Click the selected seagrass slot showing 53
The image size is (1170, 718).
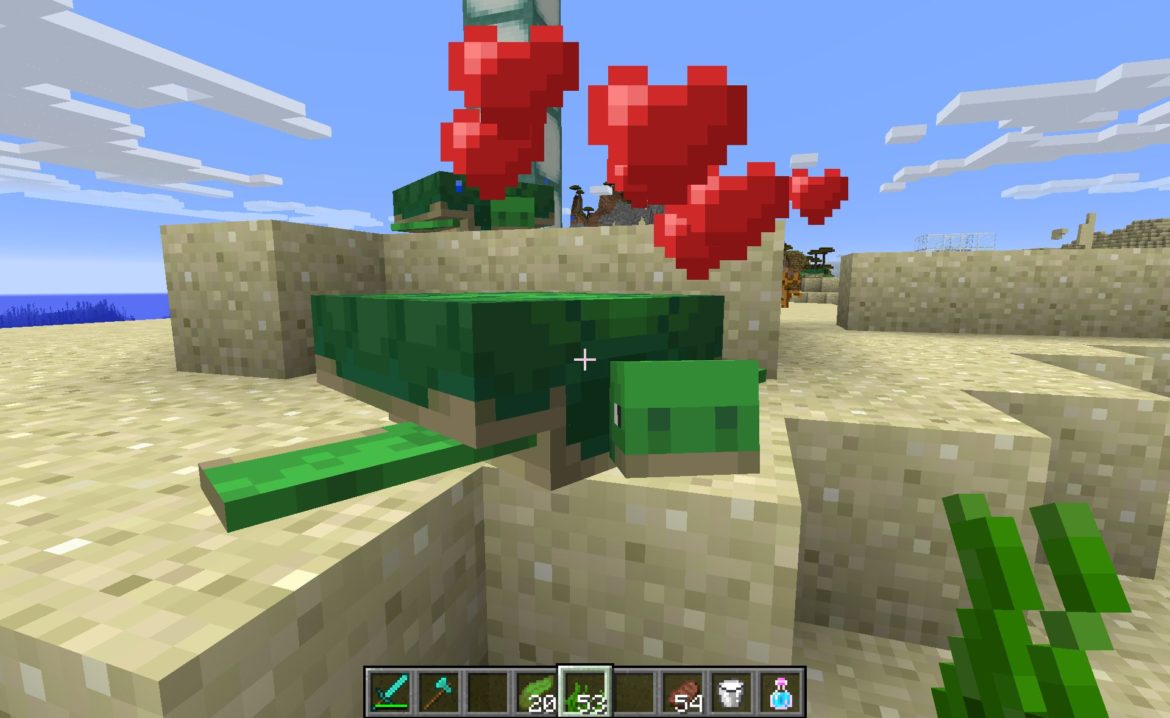coord(584,690)
